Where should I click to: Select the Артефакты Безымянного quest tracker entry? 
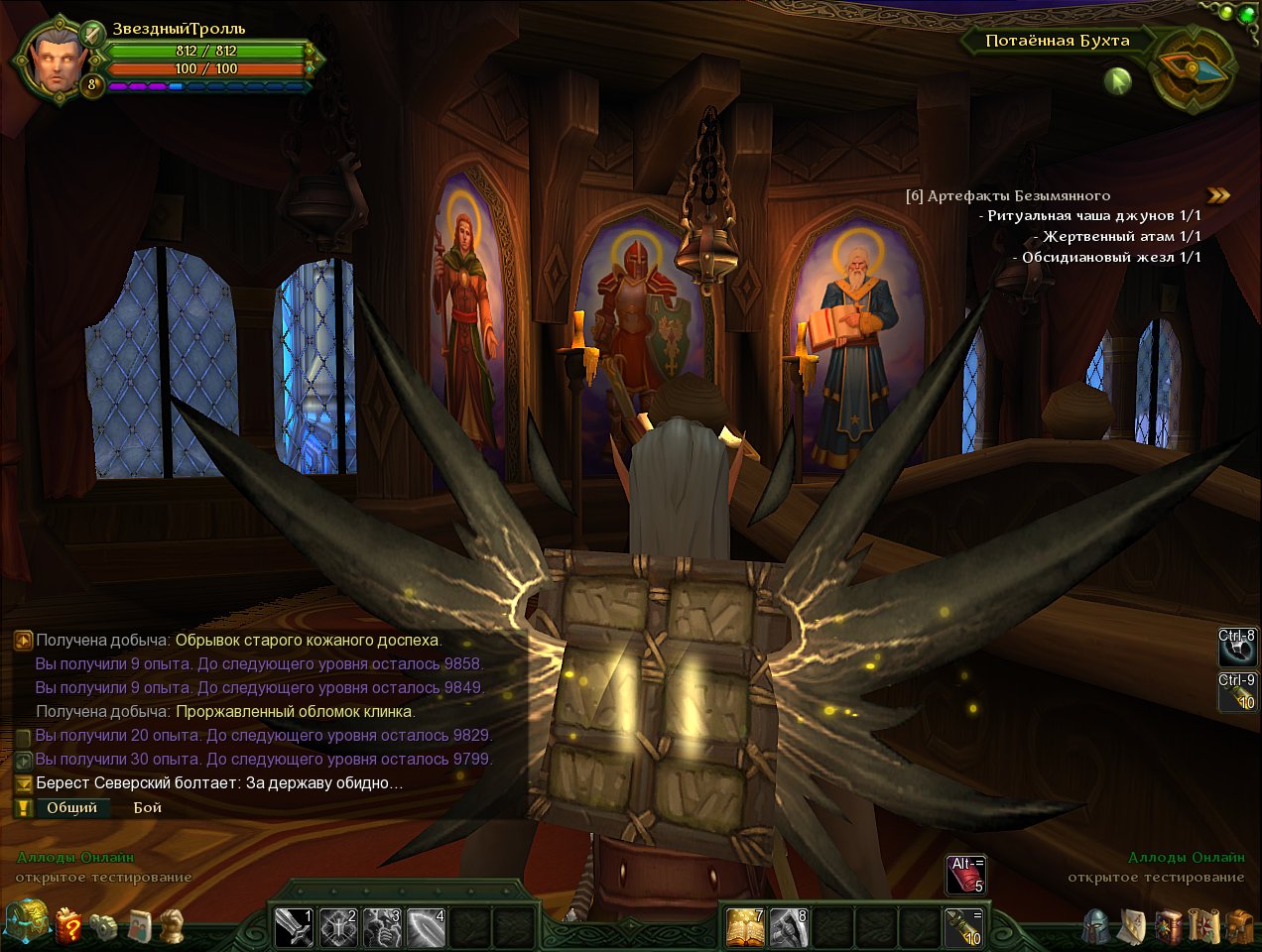pos(1018,195)
